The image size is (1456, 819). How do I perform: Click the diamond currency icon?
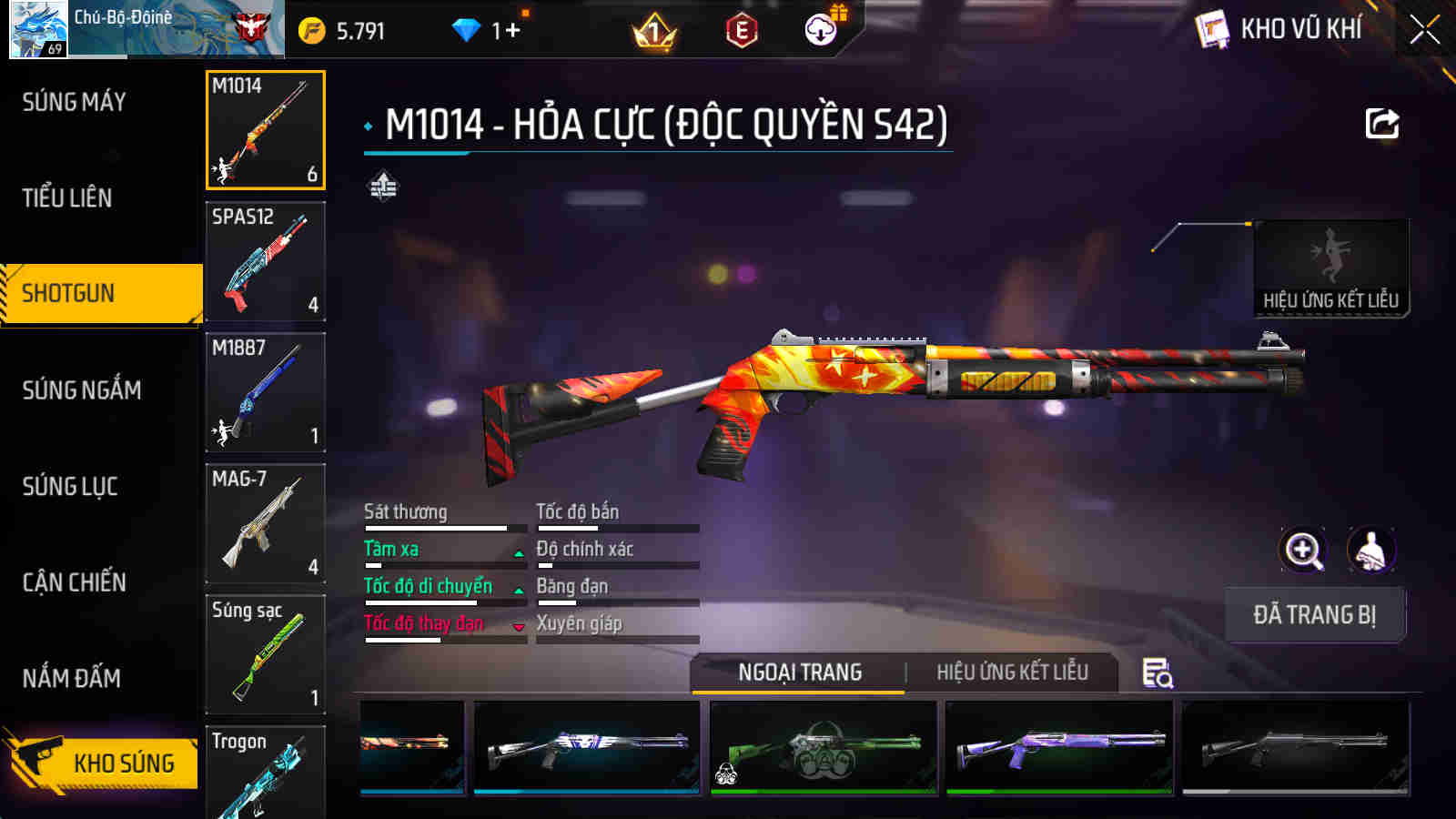pos(467,28)
